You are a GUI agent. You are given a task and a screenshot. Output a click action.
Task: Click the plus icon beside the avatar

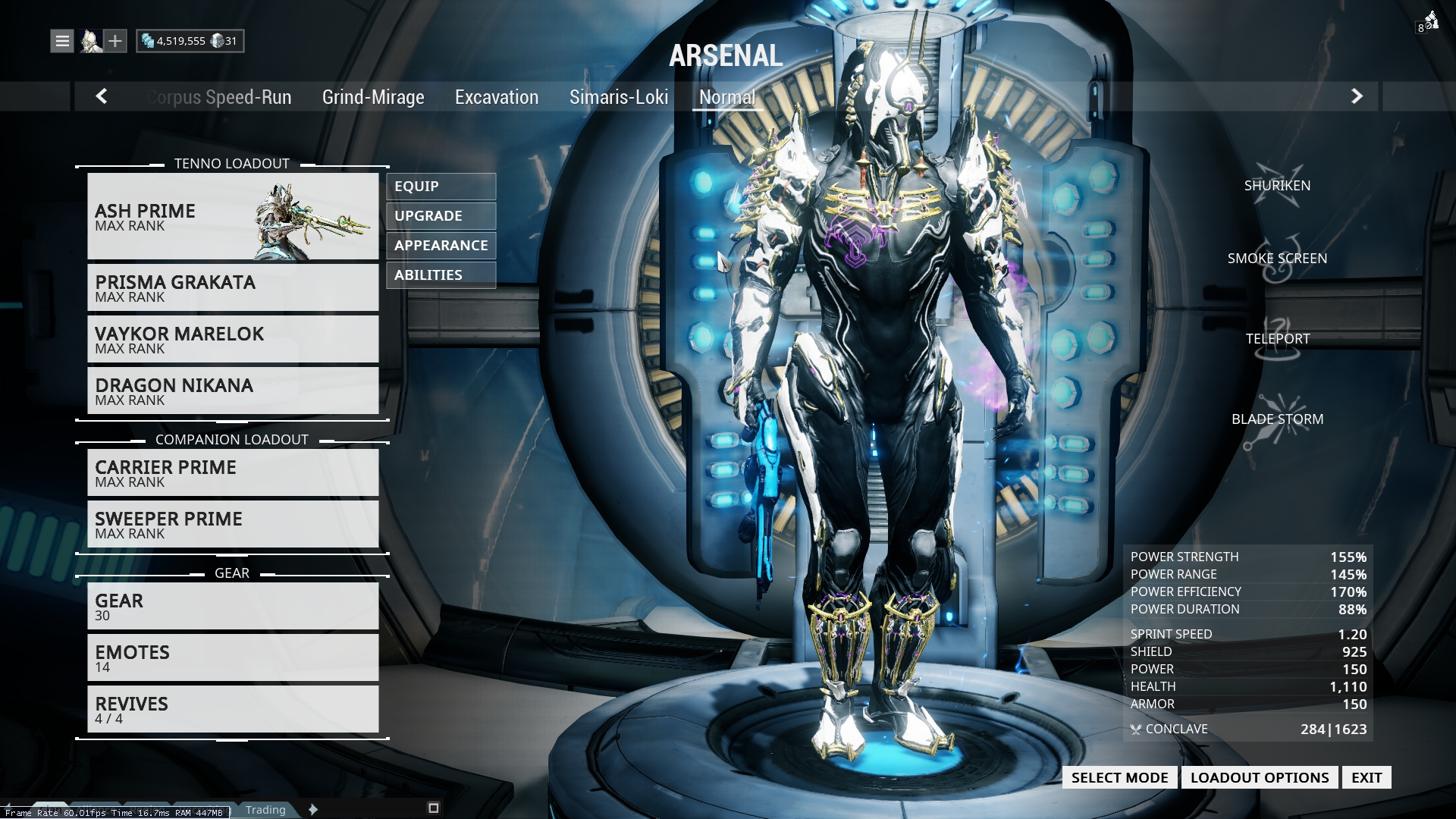(x=115, y=40)
